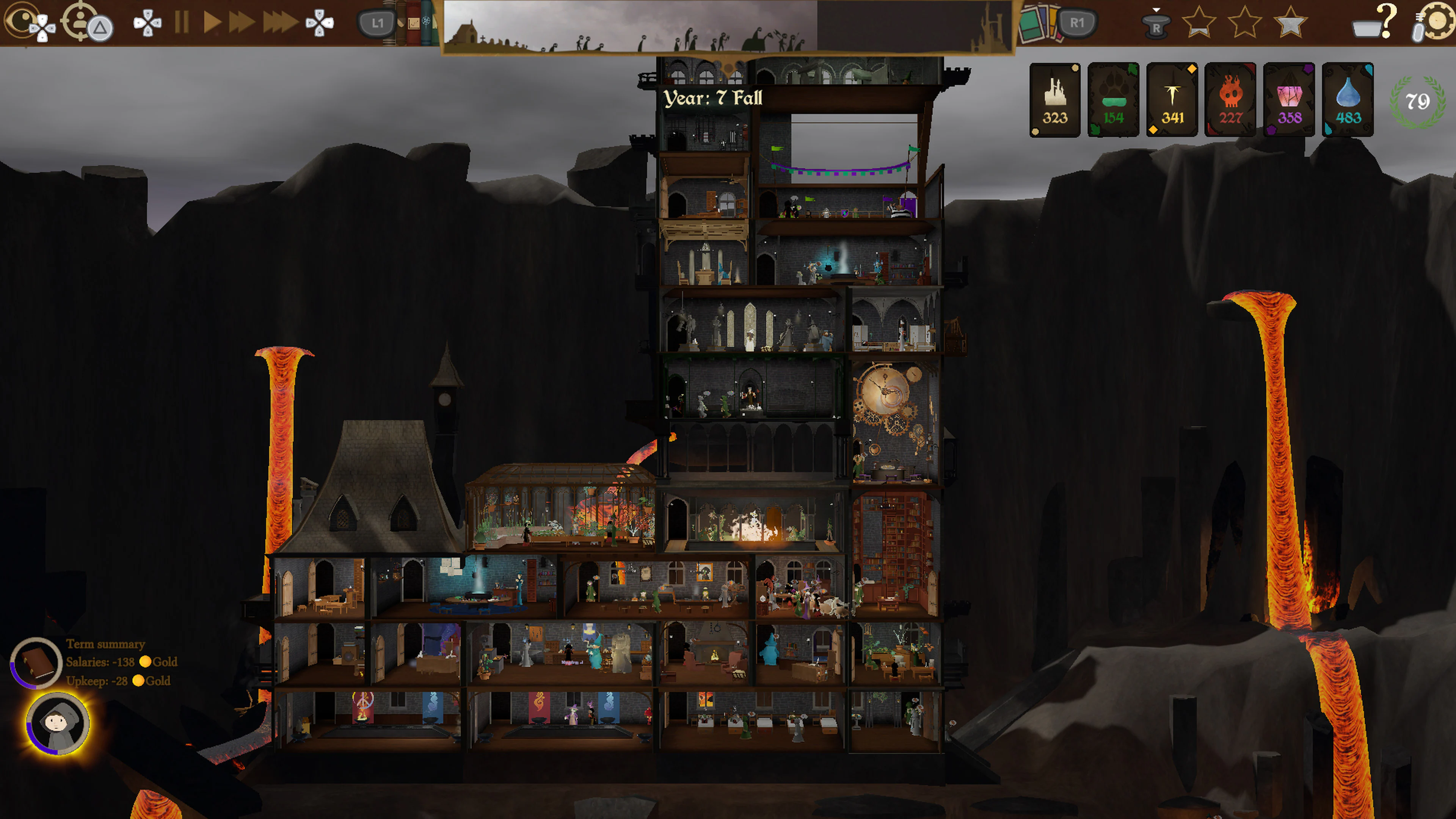This screenshot has height=819, width=1456.
Task: Click the first half-filled star
Action: click(1198, 23)
